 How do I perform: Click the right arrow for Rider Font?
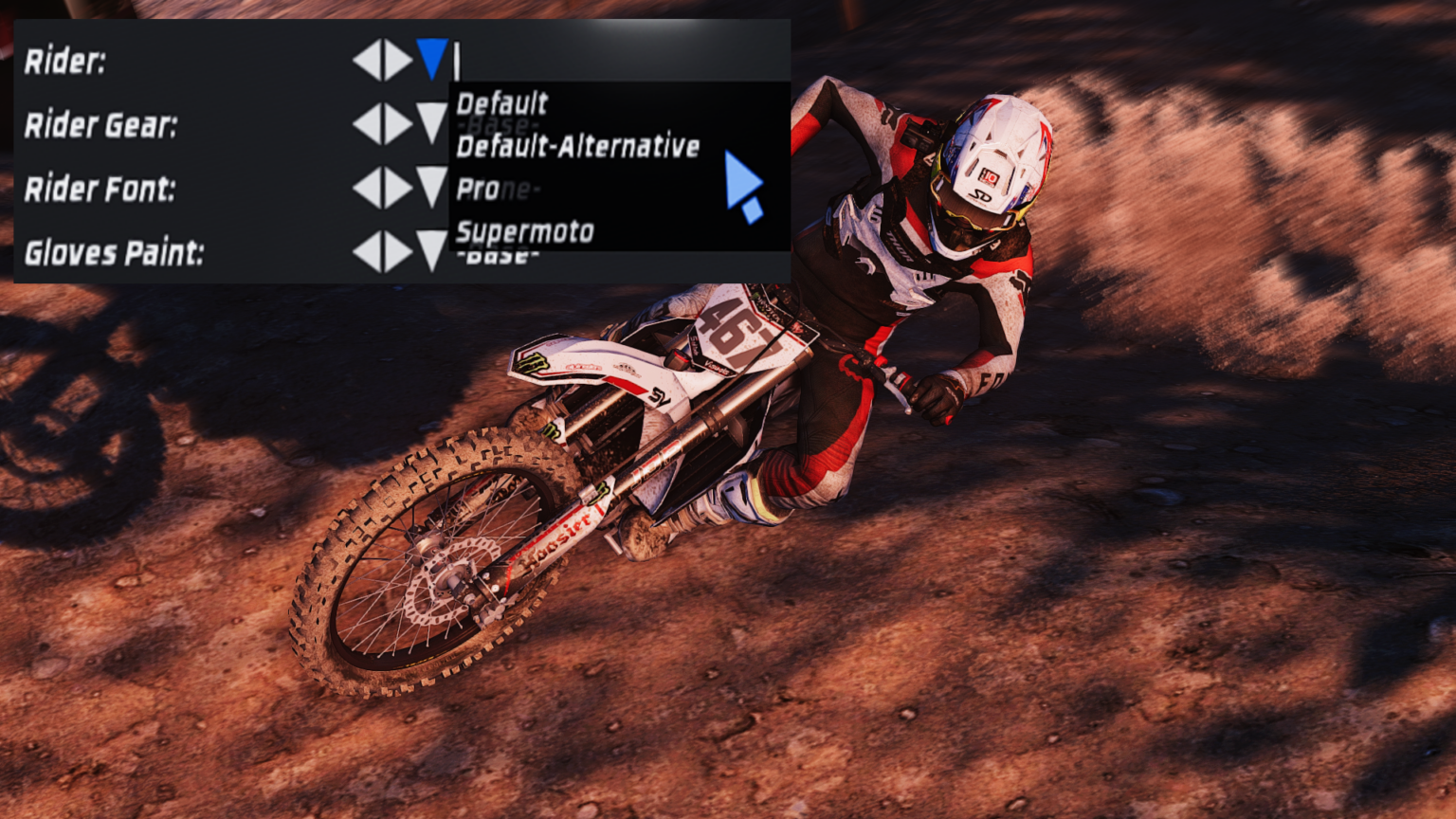(395, 187)
